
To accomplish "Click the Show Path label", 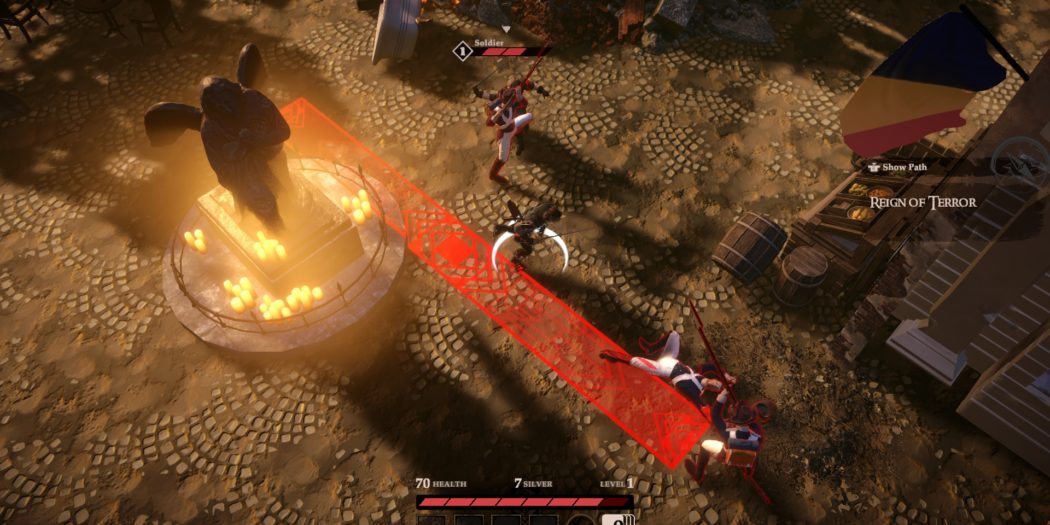I will click(903, 167).
